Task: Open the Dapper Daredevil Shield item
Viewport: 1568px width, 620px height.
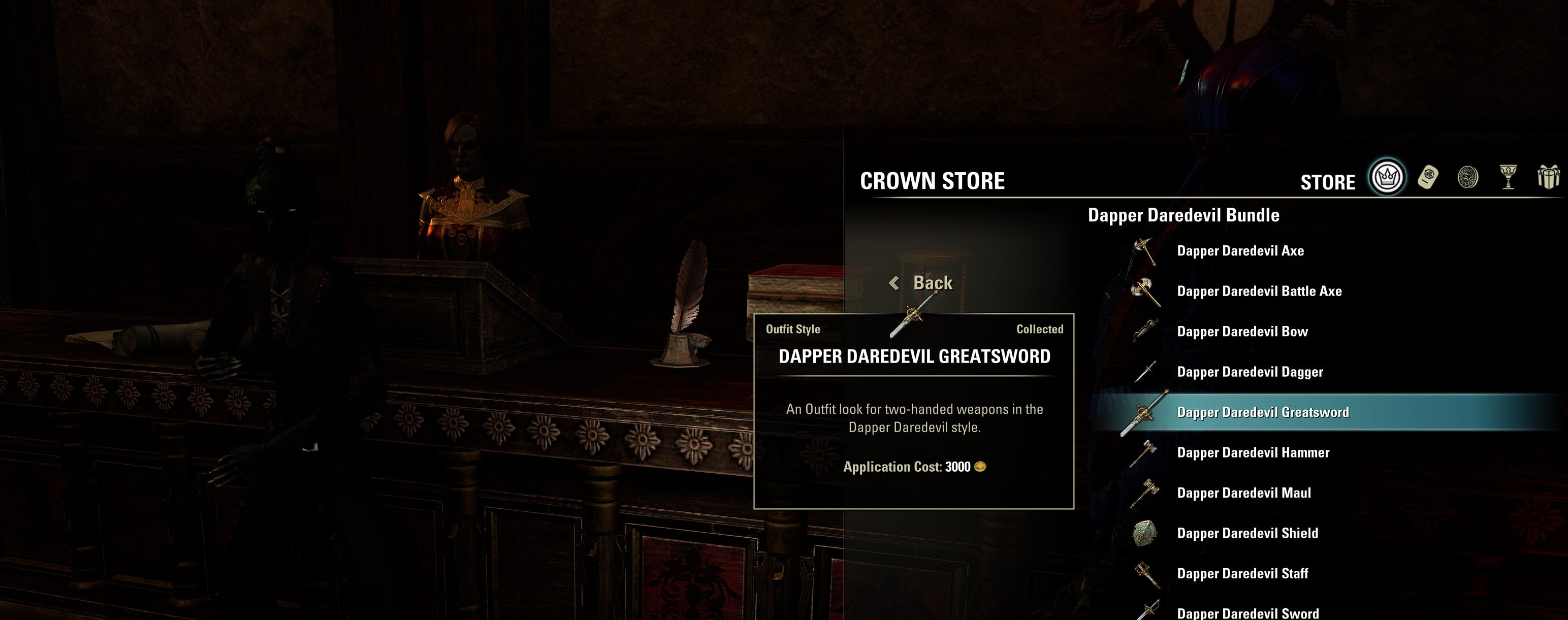Action: coord(1247,533)
